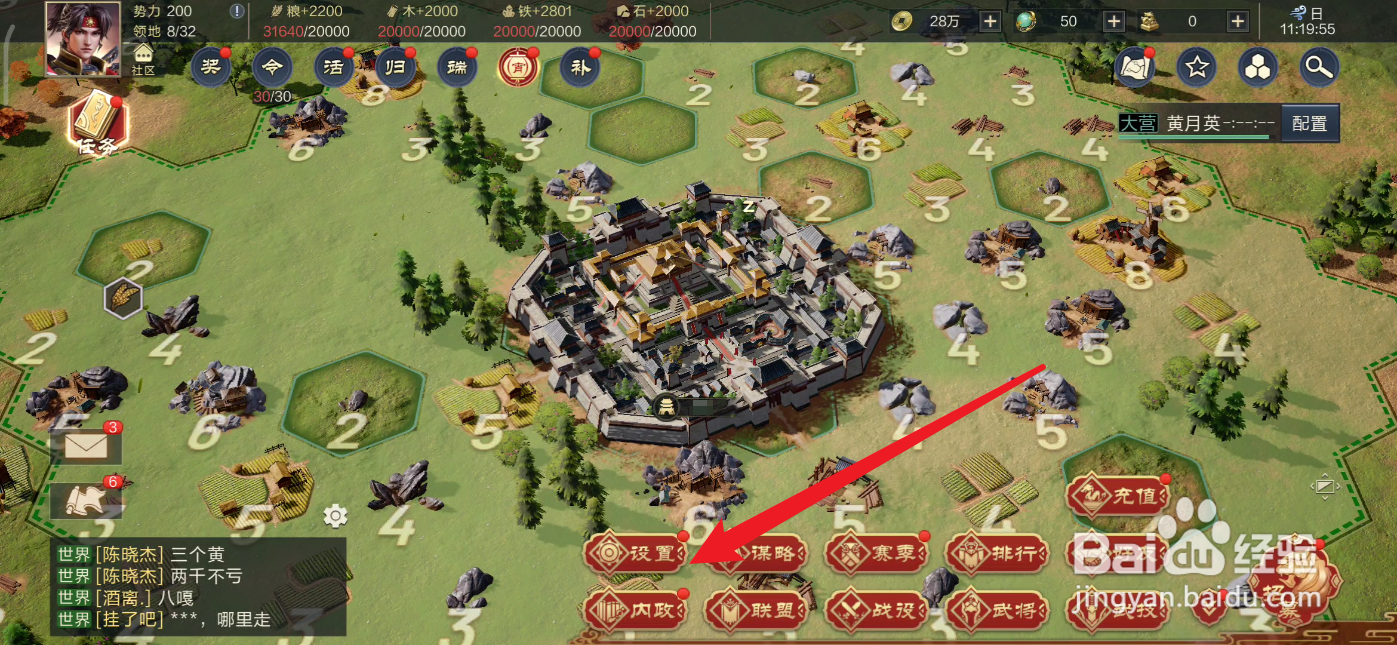This screenshot has width=1397, height=645.
Task: Add more copper coins with plus button
Action: tap(989, 21)
